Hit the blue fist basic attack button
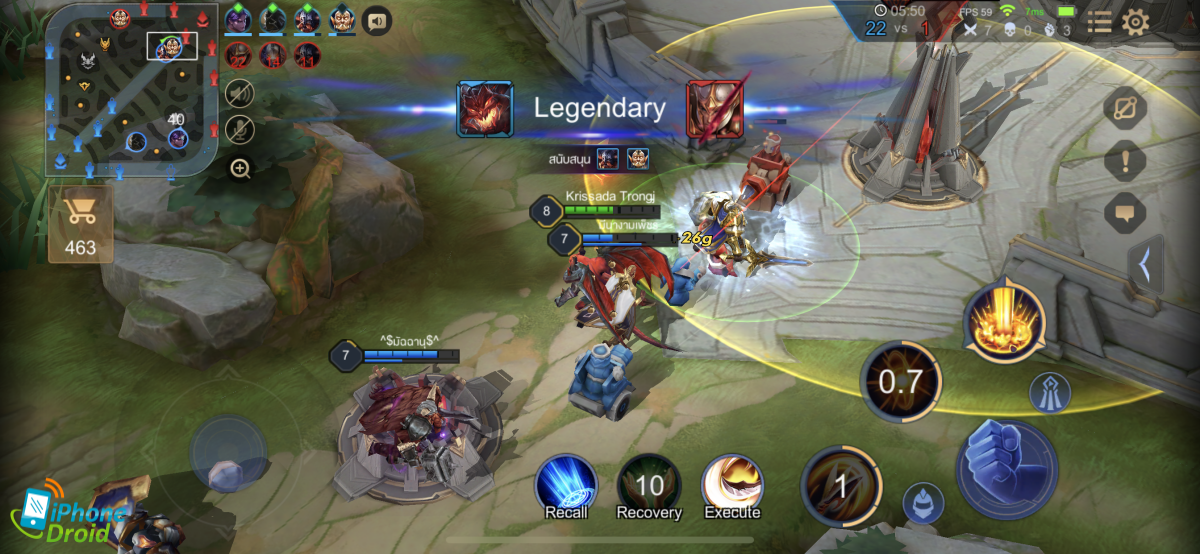Image resolution: width=1200 pixels, height=554 pixels. (x=1006, y=469)
